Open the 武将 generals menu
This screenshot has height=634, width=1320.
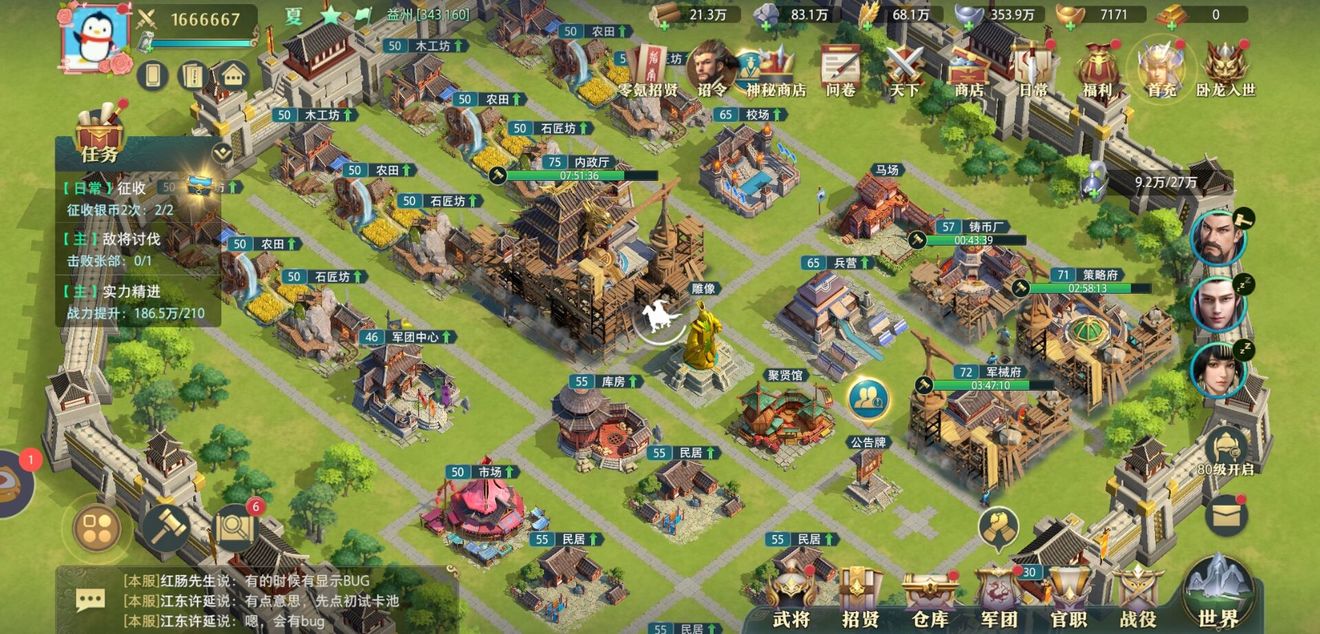tap(791, 598)
